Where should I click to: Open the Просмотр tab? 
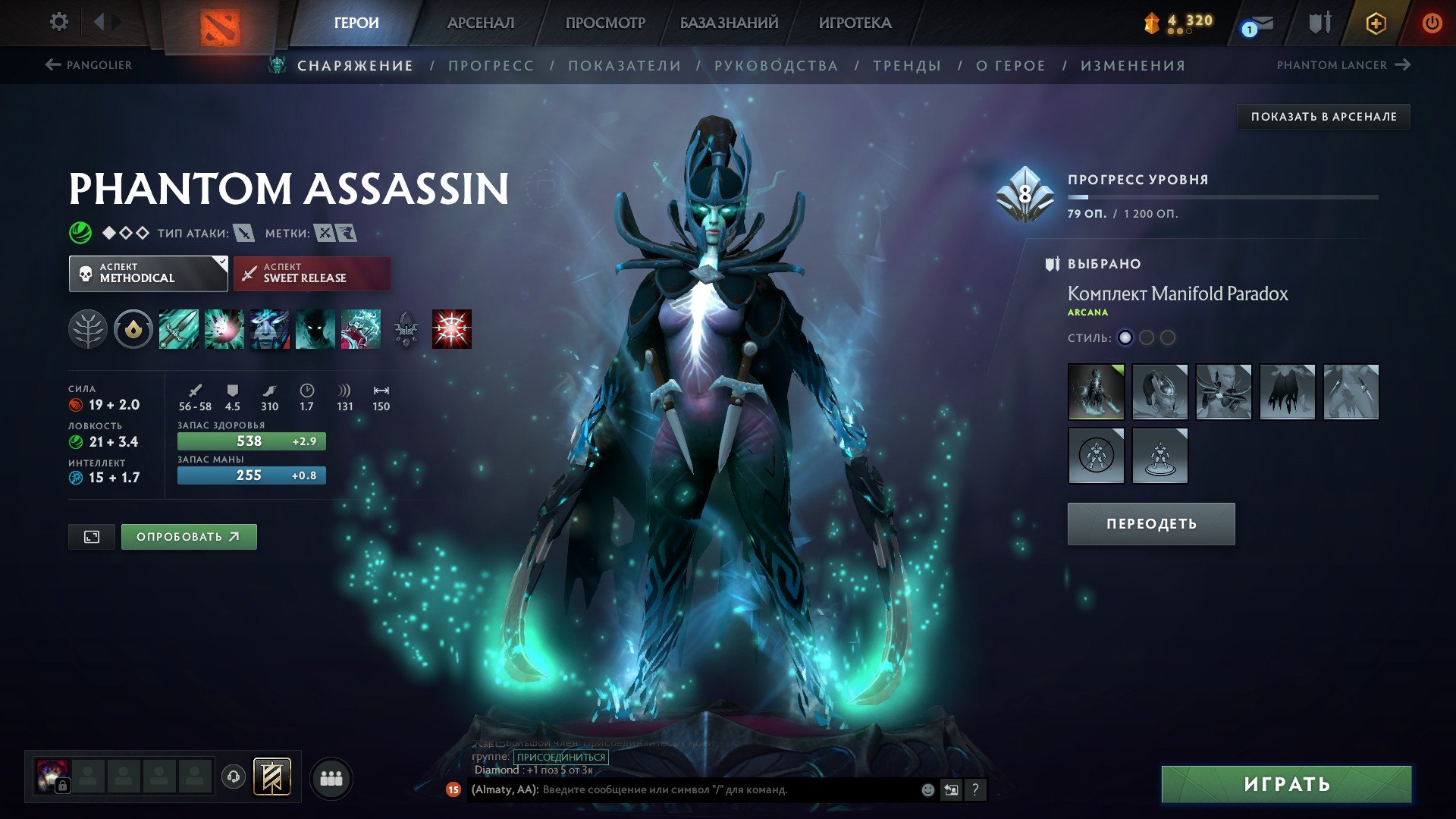click(605, 23)
